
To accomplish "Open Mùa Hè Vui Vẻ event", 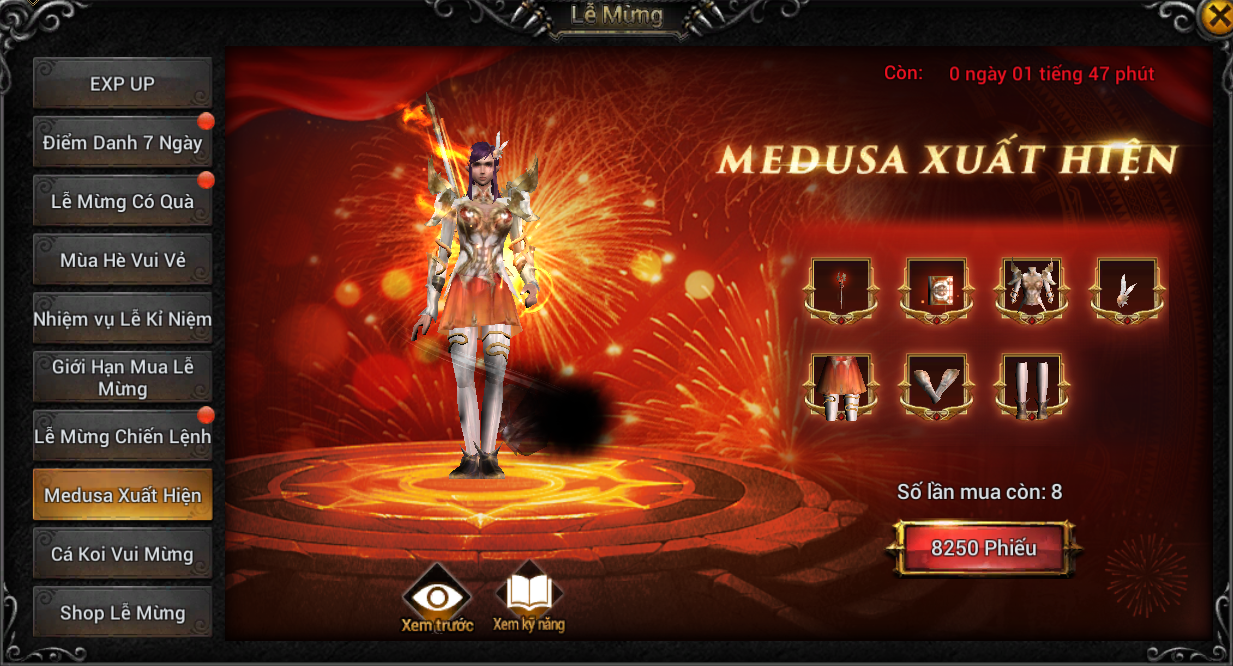I will click(x=122, y=260).
